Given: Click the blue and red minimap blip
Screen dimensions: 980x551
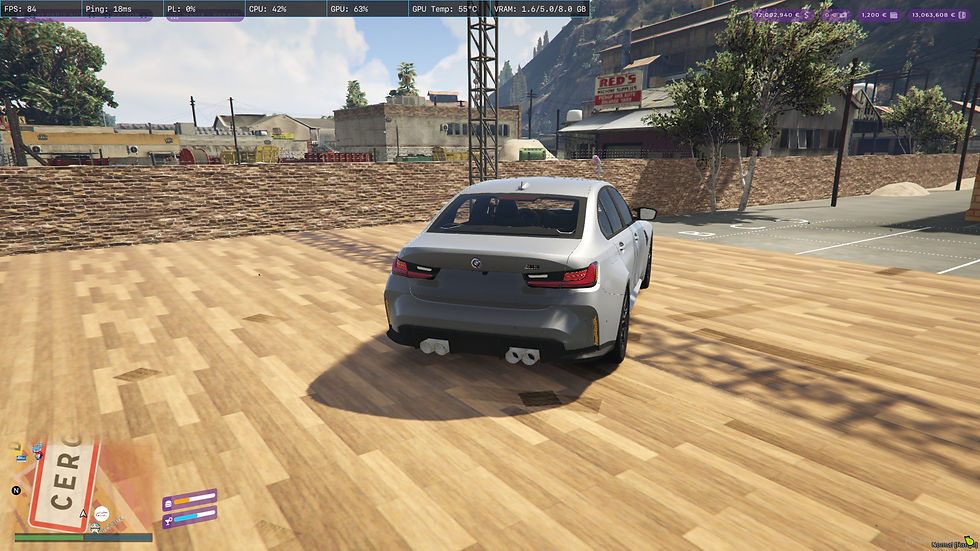Looking at the screenshot, I should click(x=38, y=449).
